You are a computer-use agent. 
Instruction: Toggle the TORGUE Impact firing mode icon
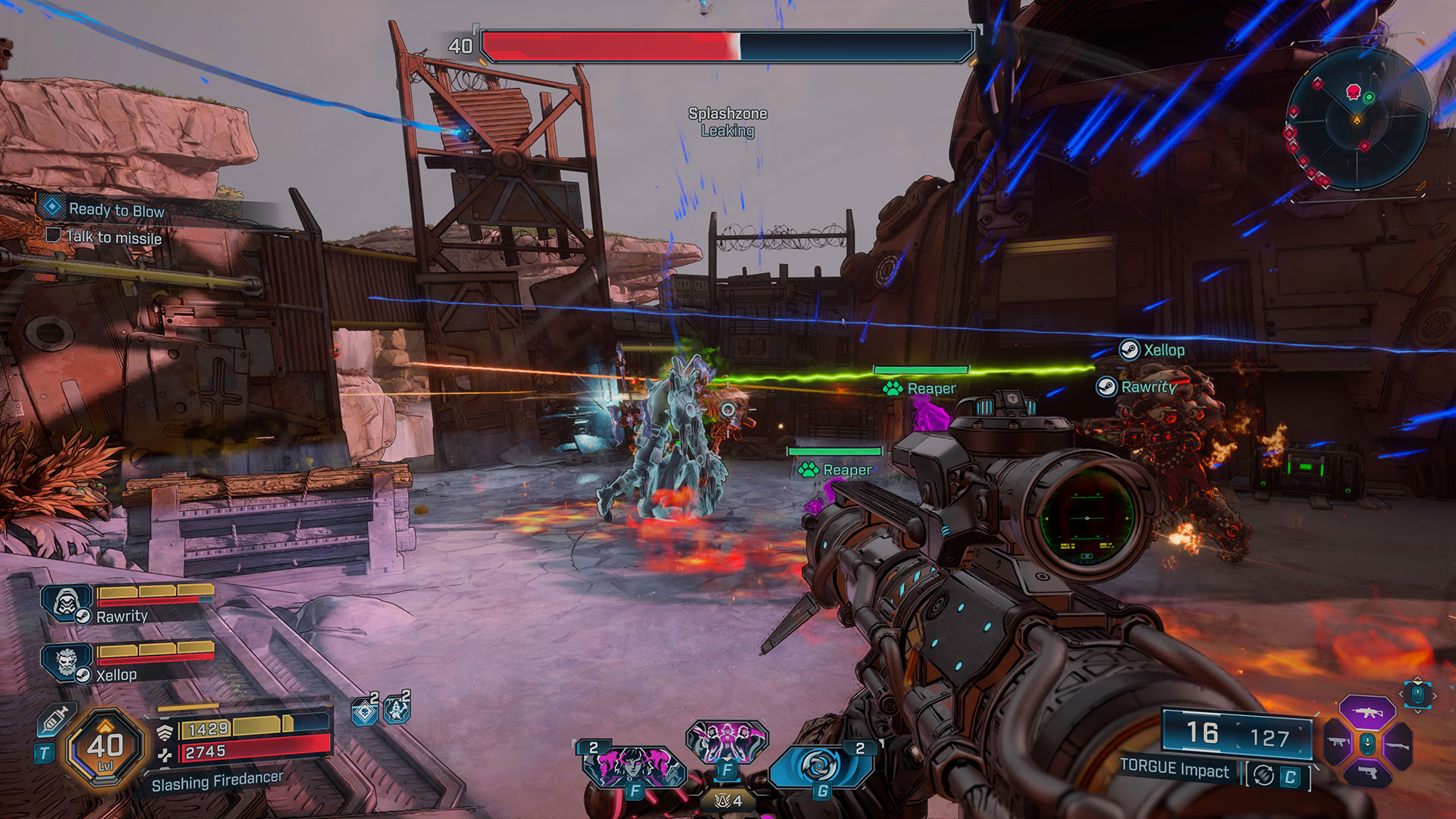(1263, 776)
